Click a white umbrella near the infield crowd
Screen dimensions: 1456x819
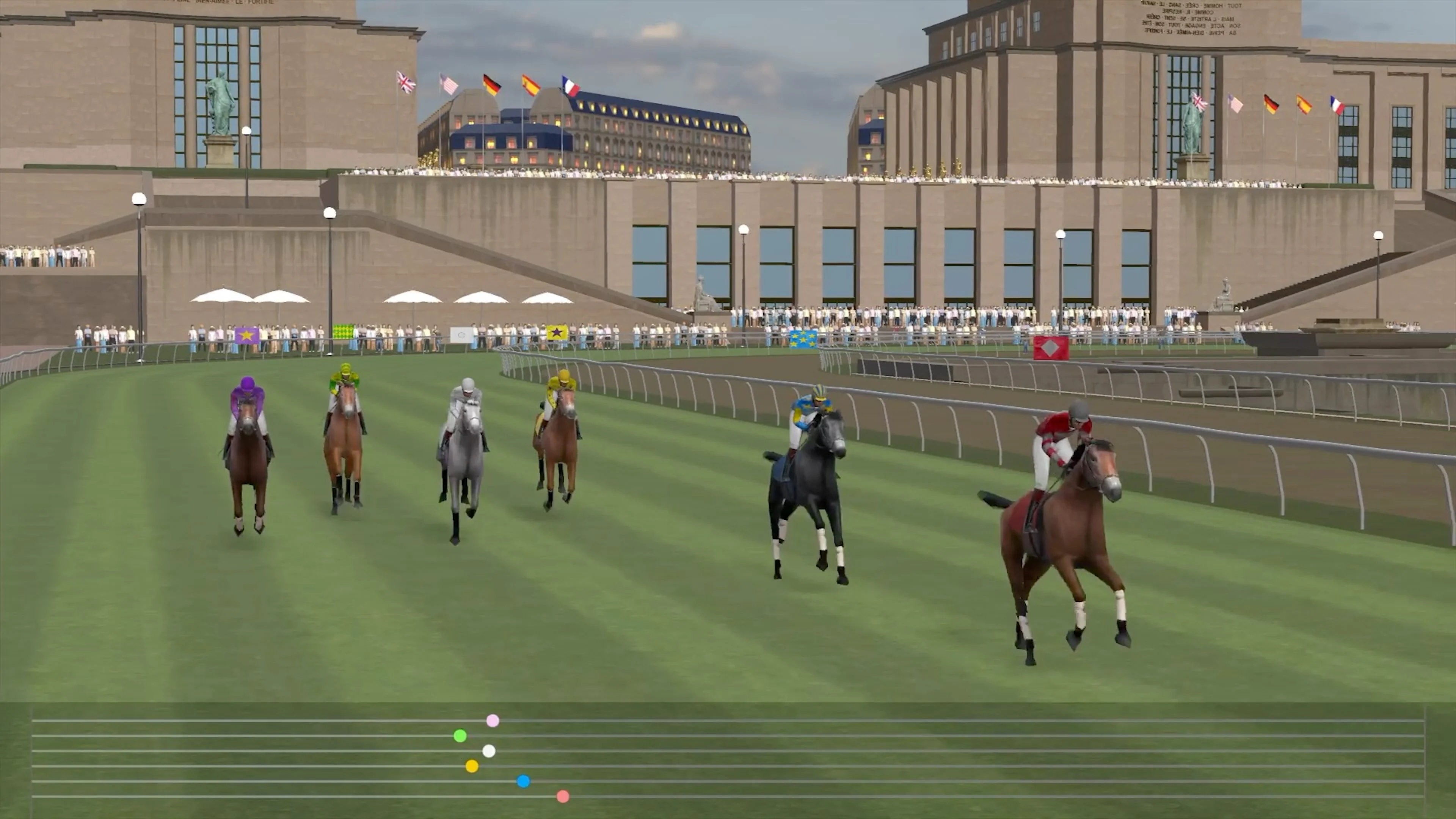223,297
